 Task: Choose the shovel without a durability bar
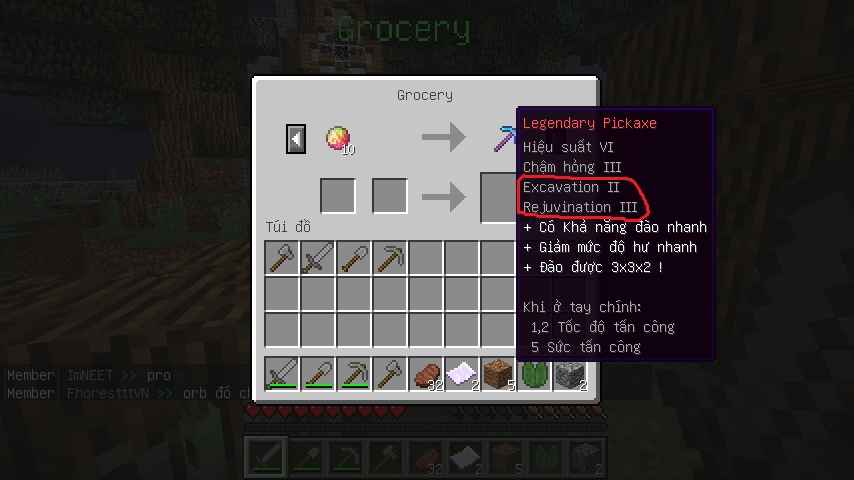click(x=354, y=258)
